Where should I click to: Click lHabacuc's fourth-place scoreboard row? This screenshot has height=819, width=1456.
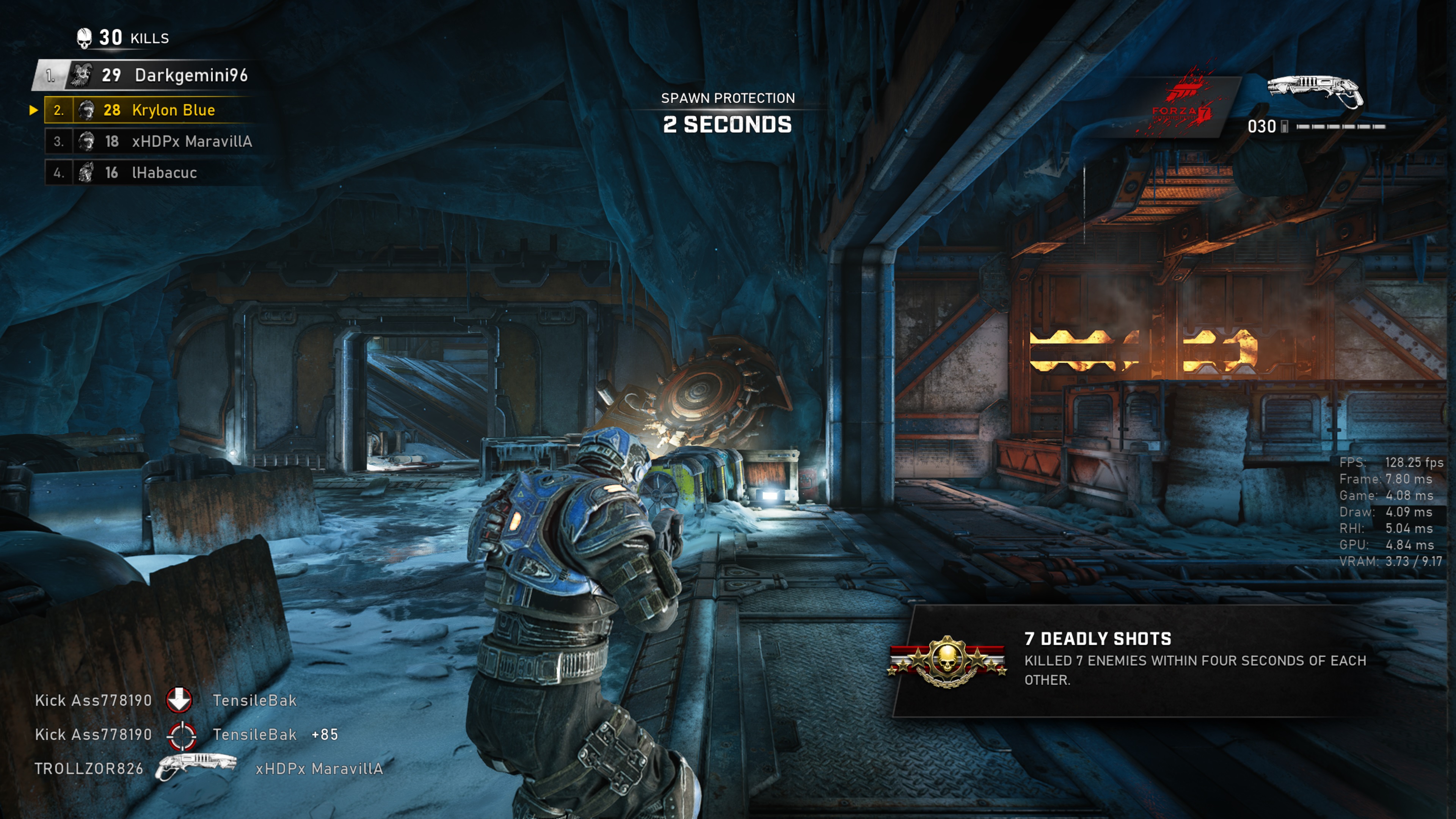(x=150, y=173)
